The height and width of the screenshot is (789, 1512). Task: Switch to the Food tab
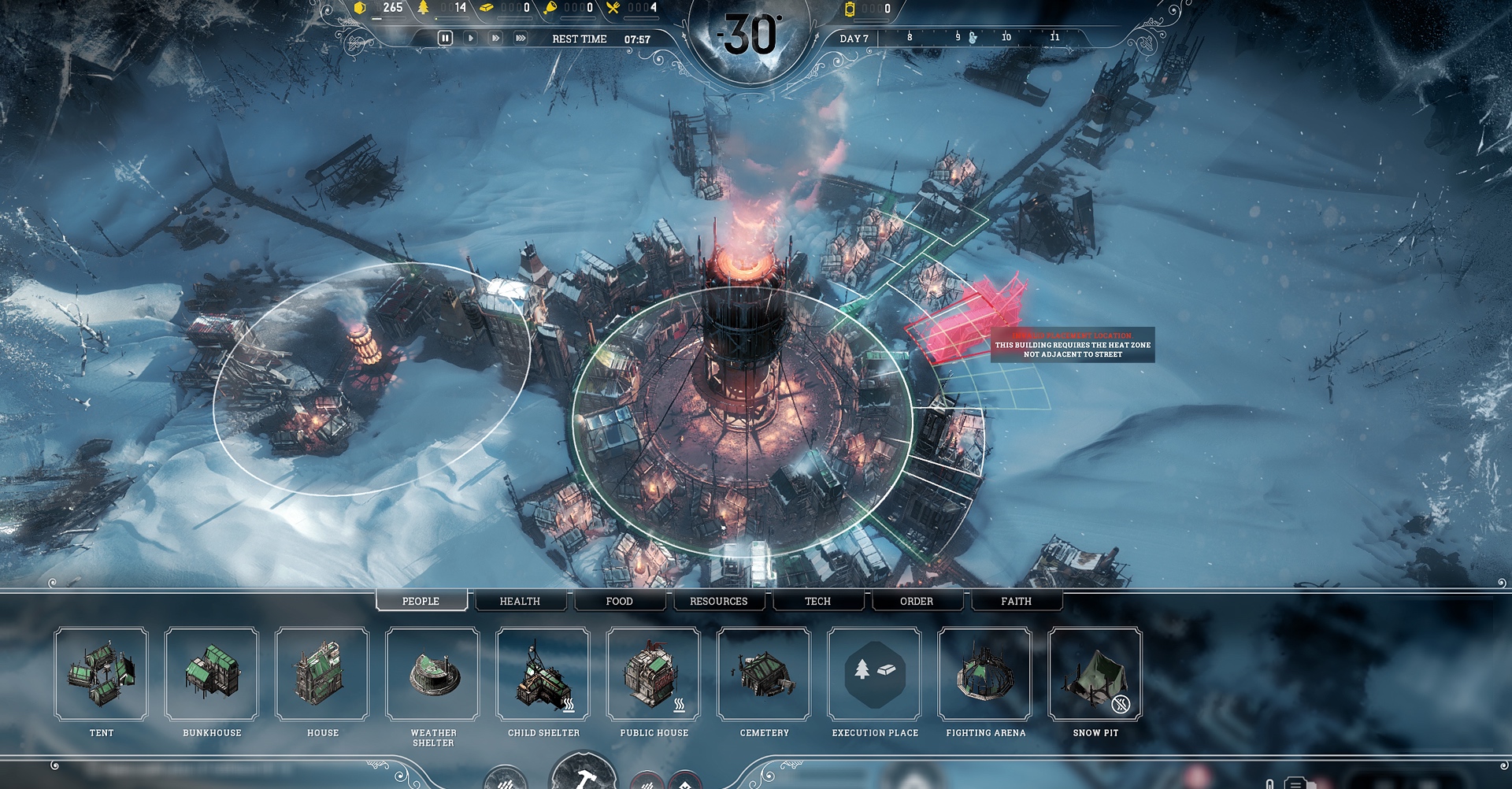pyautogui.click(x=619, y=601)
